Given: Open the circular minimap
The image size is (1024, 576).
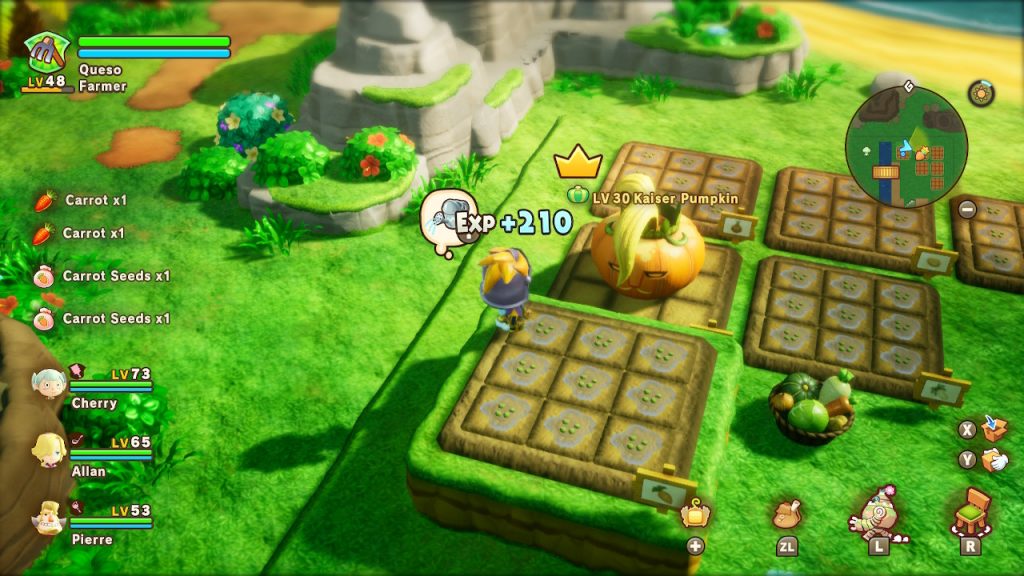Looking at the screenshot, I should (x=906, y=147).
